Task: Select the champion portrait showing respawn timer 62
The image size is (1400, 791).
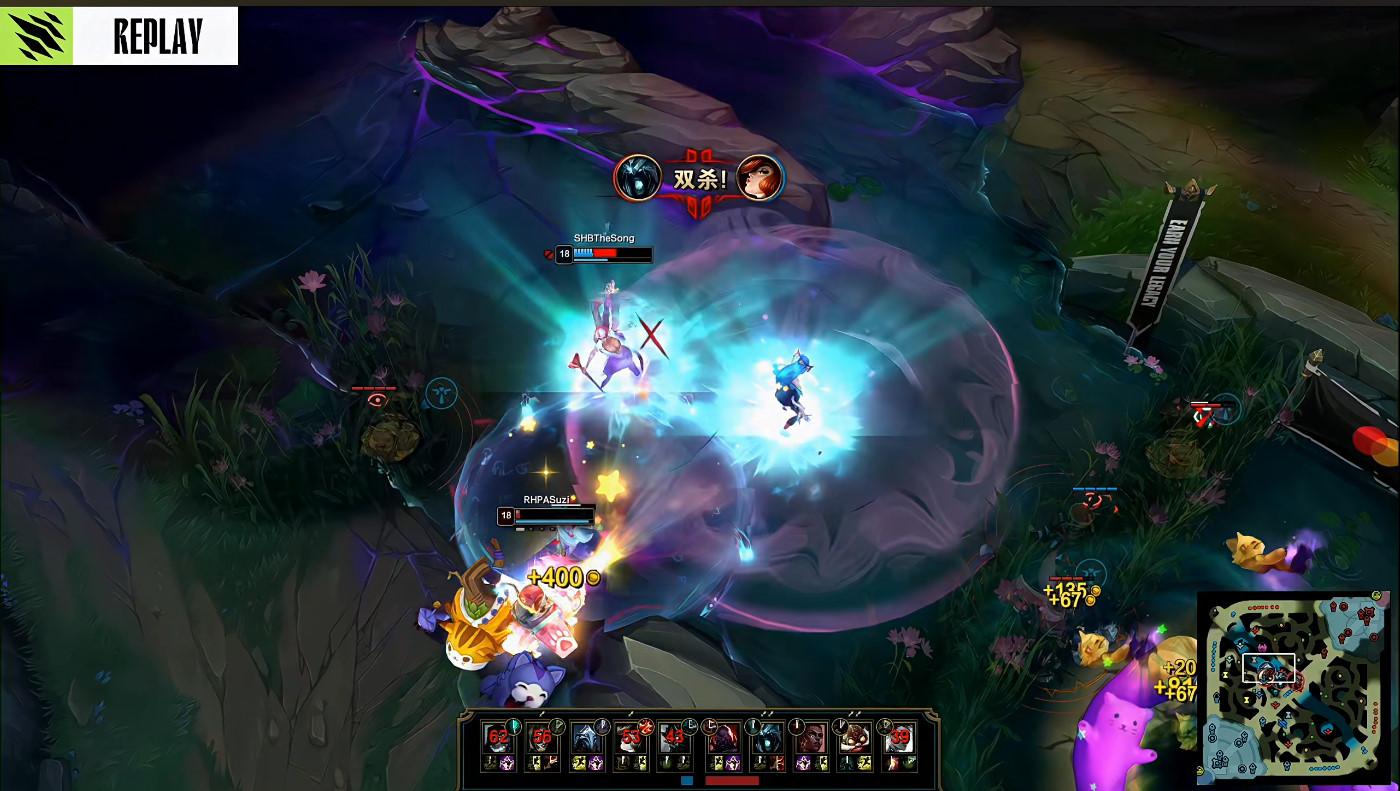Action: click(x=498, y=738)
